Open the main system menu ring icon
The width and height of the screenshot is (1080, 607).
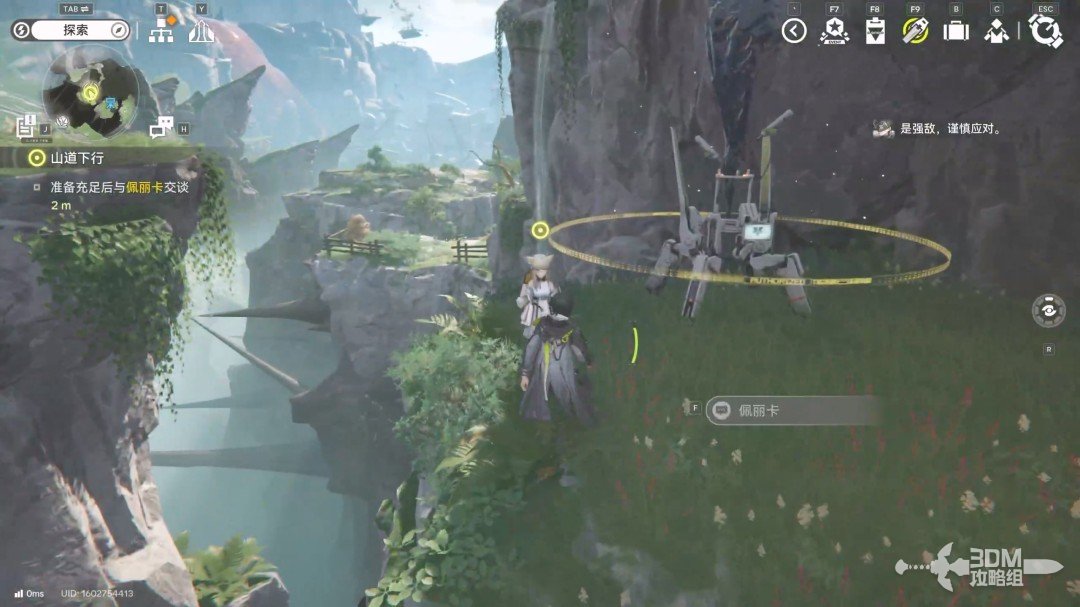click(1045, 31)
